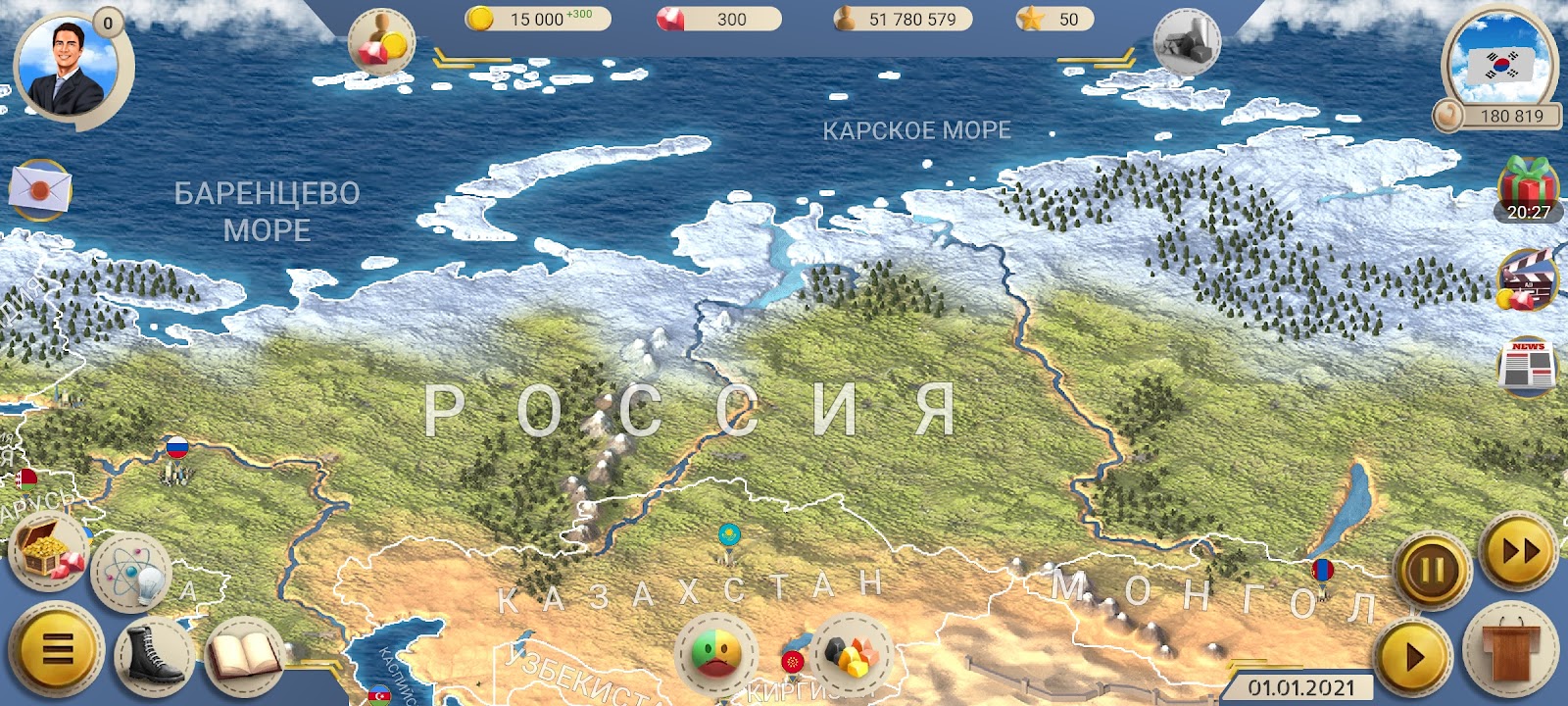
Task: Open the mood face population panel
Action: click(715, 652)
